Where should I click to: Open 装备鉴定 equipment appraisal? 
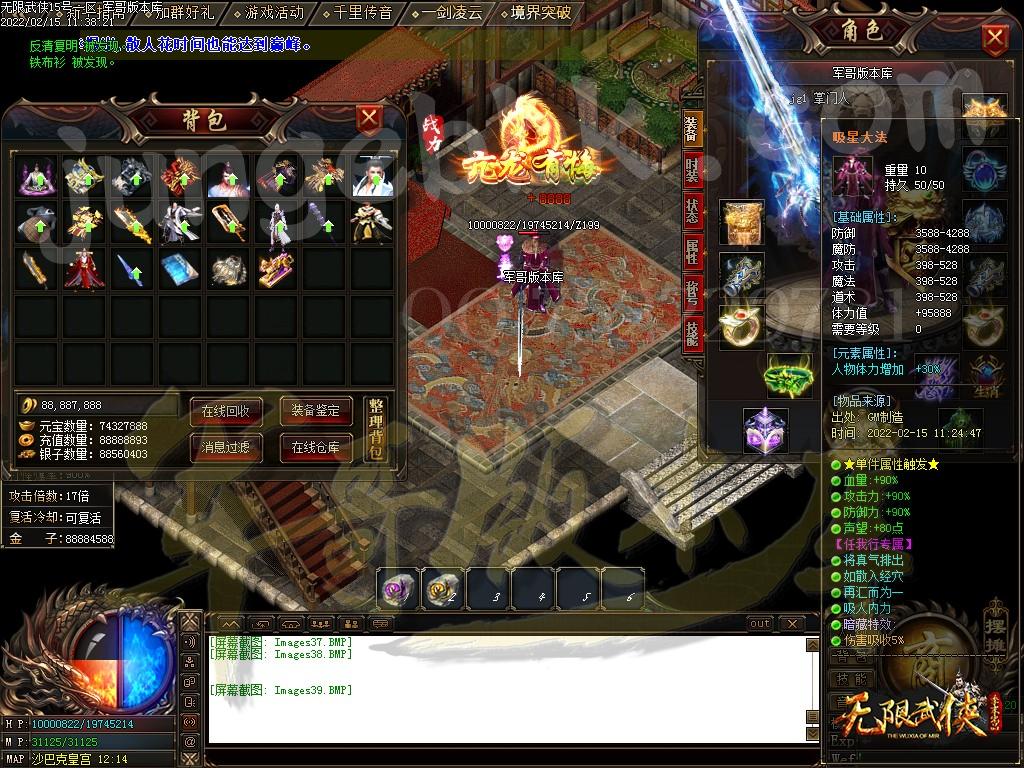pos(316,410)
